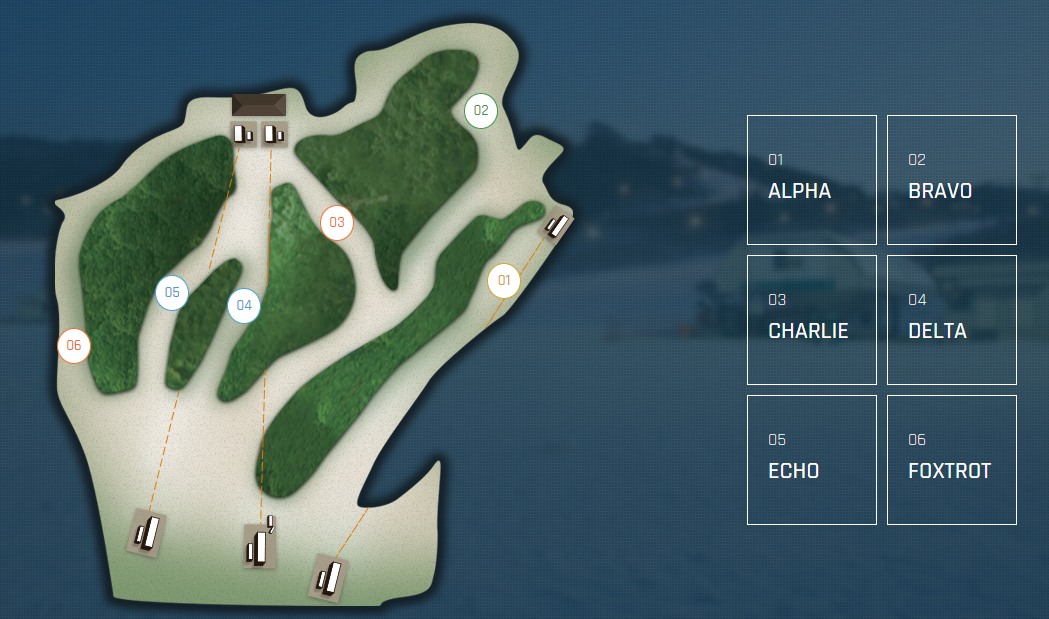Choose the 06 Foxtrot tile

[951, 460]
